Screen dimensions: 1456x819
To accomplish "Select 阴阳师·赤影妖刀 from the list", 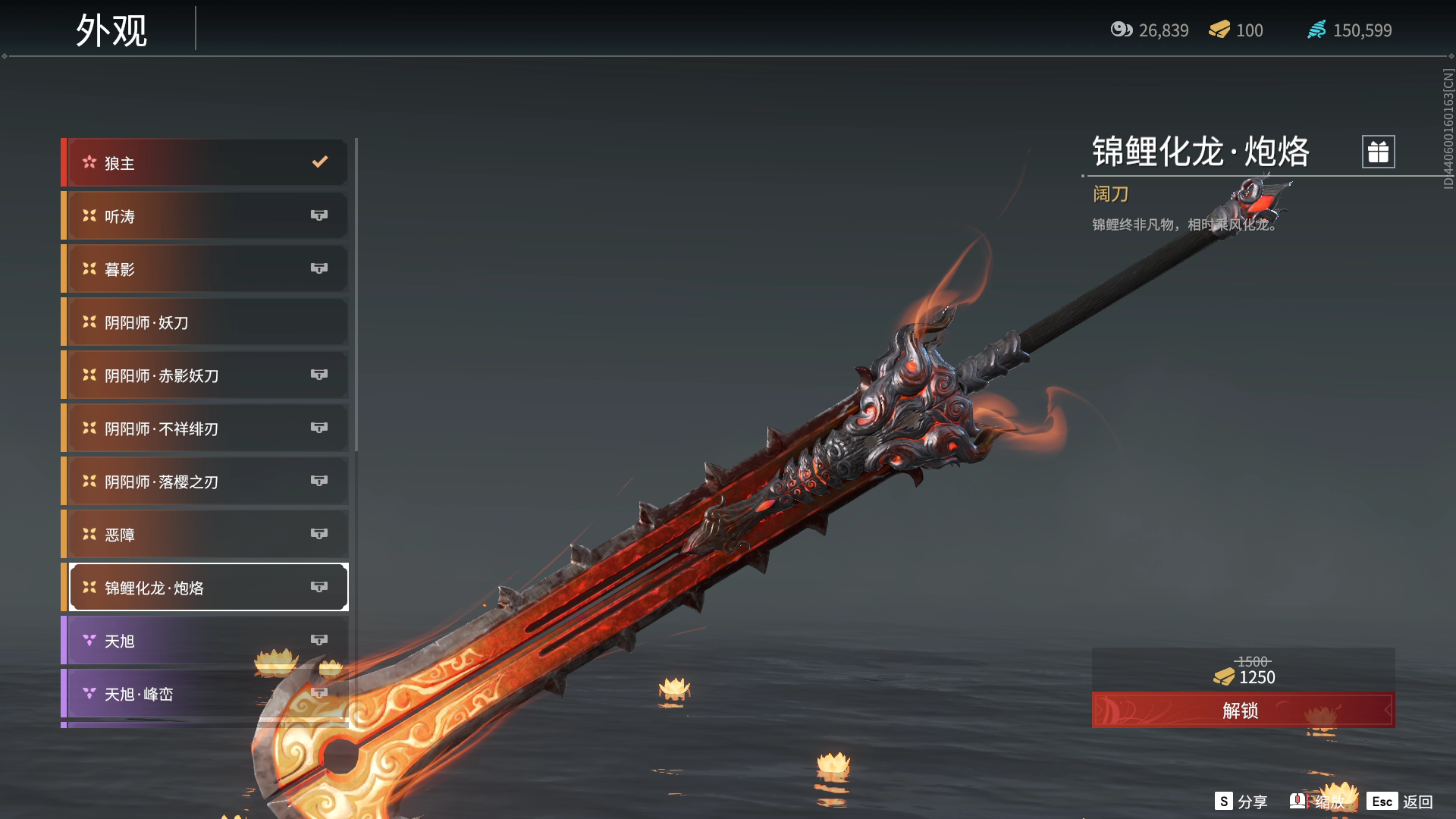I will point(206,375).
